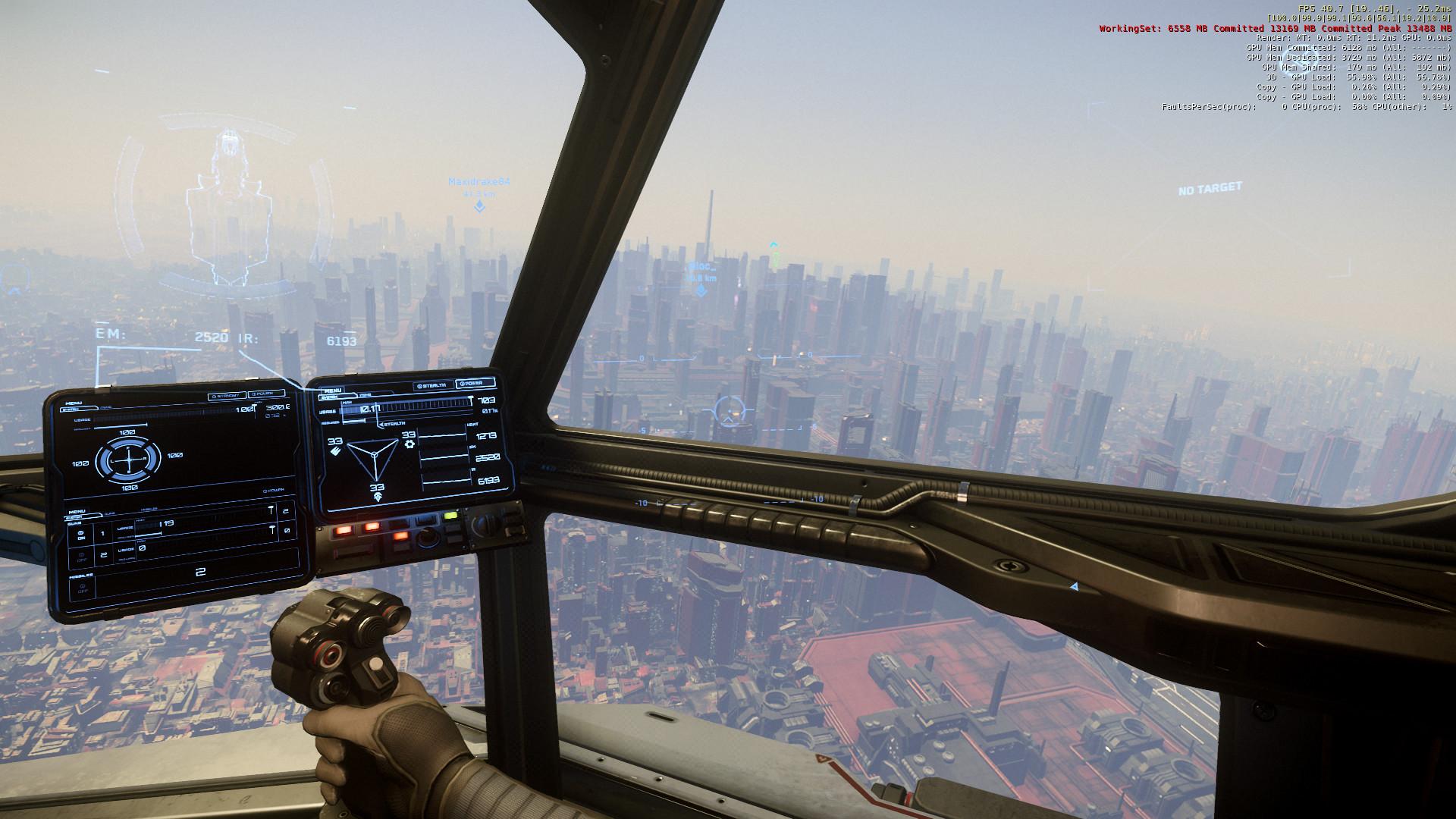1456x819 pixels.
Task: Switch to the ITEMS tab on the right MFD
Action: 363,396
